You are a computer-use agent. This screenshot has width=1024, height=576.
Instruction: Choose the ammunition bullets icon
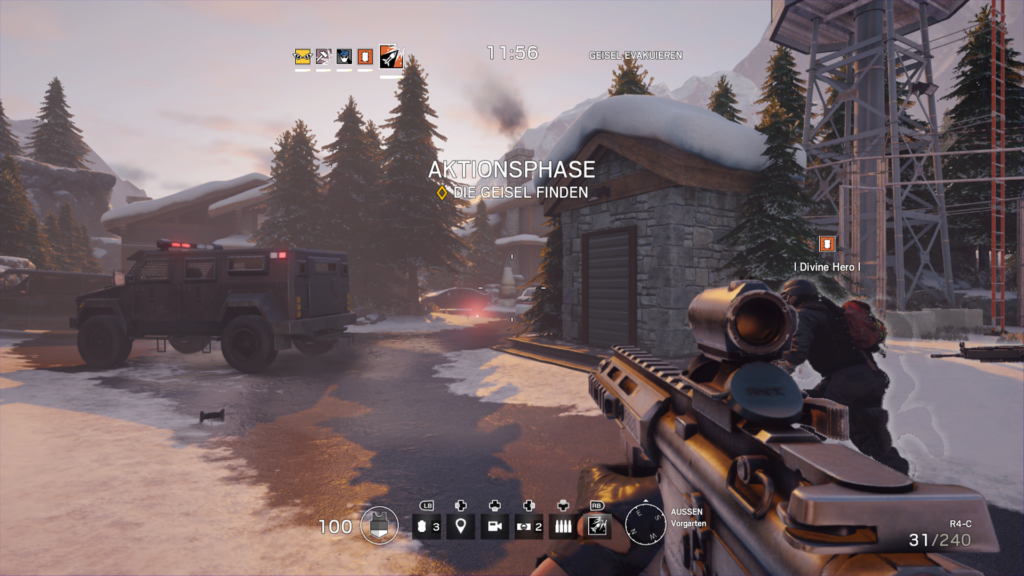coord(563,526)
